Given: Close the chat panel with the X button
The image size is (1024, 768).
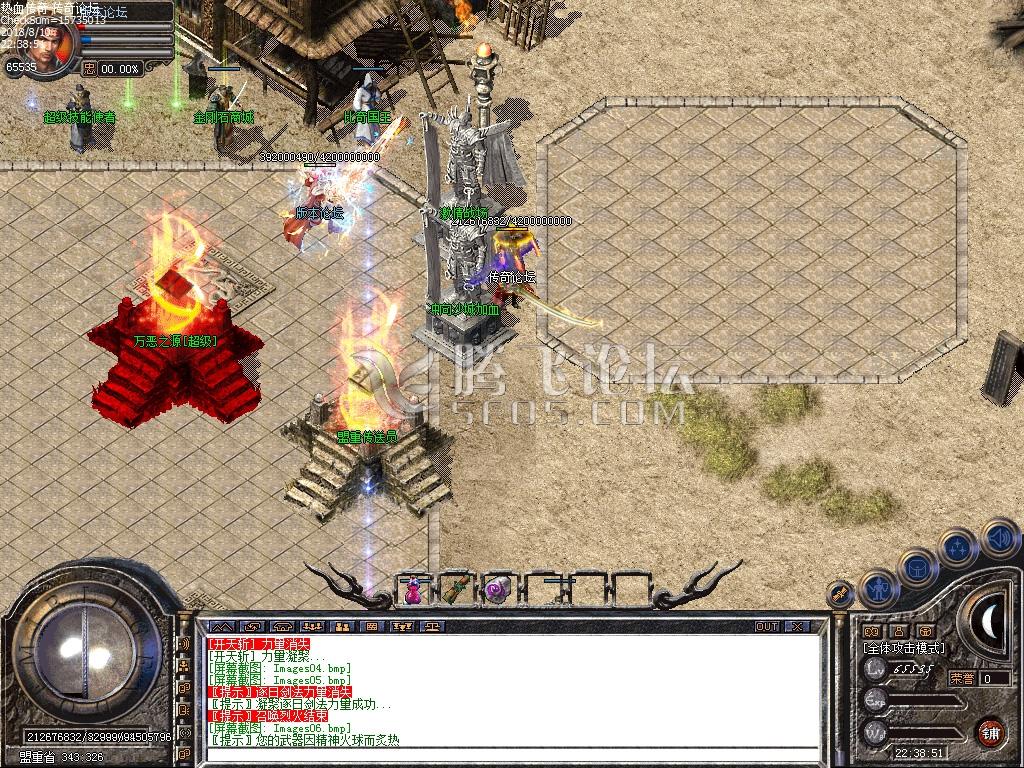Looking at the screenshot, I should [x=797, y=627].
